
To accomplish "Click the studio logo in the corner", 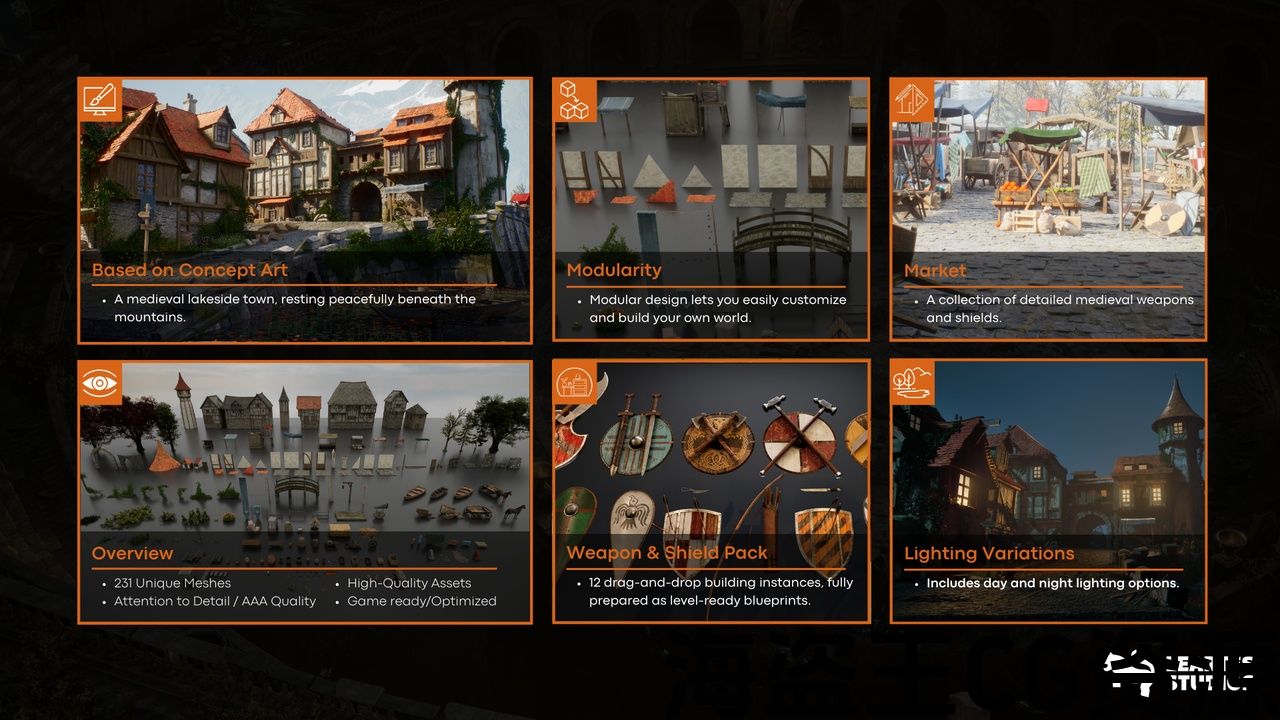I will (x=1178, y=672).
